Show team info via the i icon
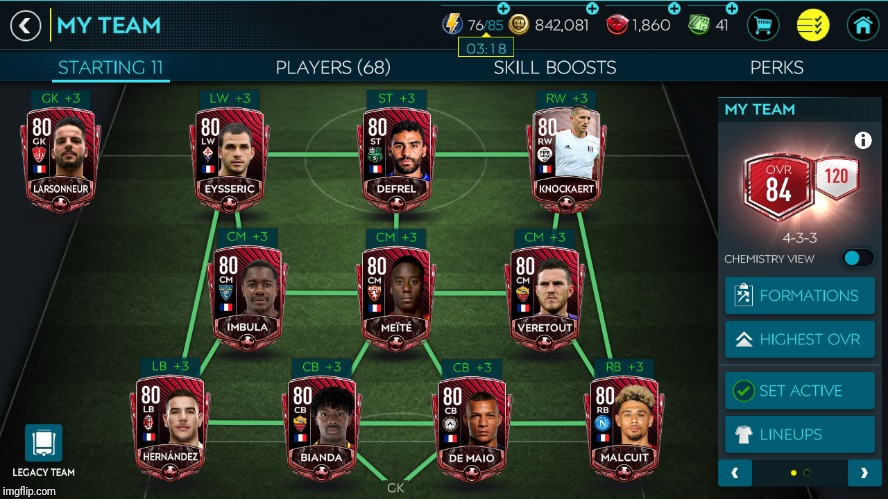This screenshot has width=888, height=499. [862, 141]
